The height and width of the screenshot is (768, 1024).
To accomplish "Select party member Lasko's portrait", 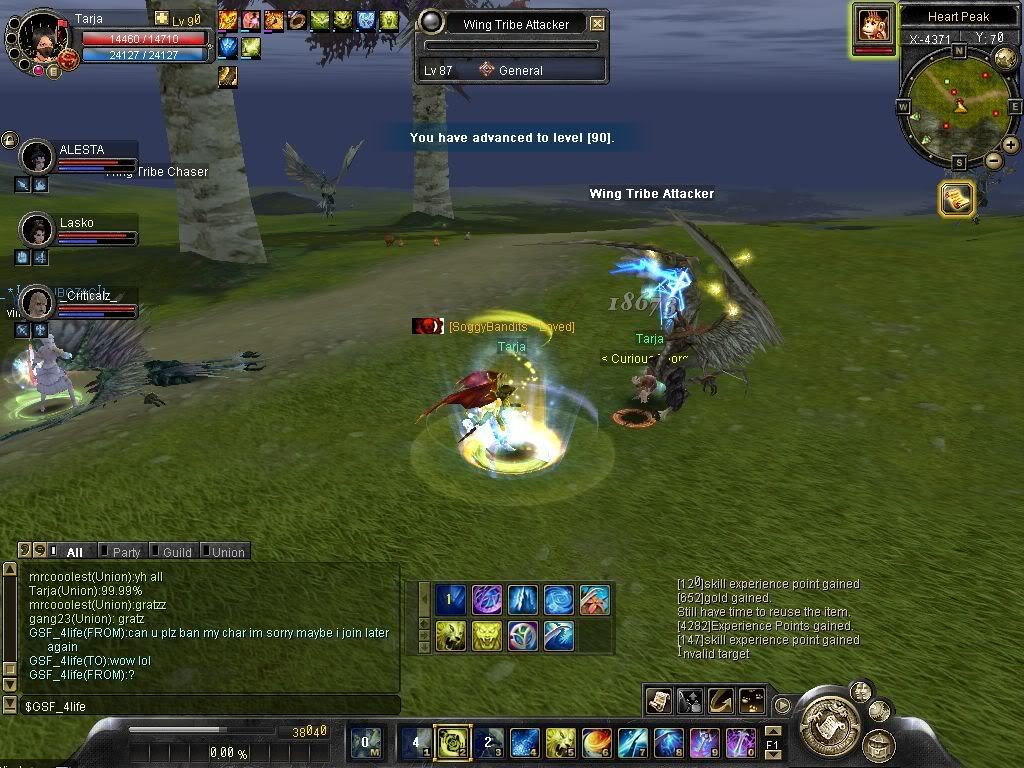I will tap(37, 230).
